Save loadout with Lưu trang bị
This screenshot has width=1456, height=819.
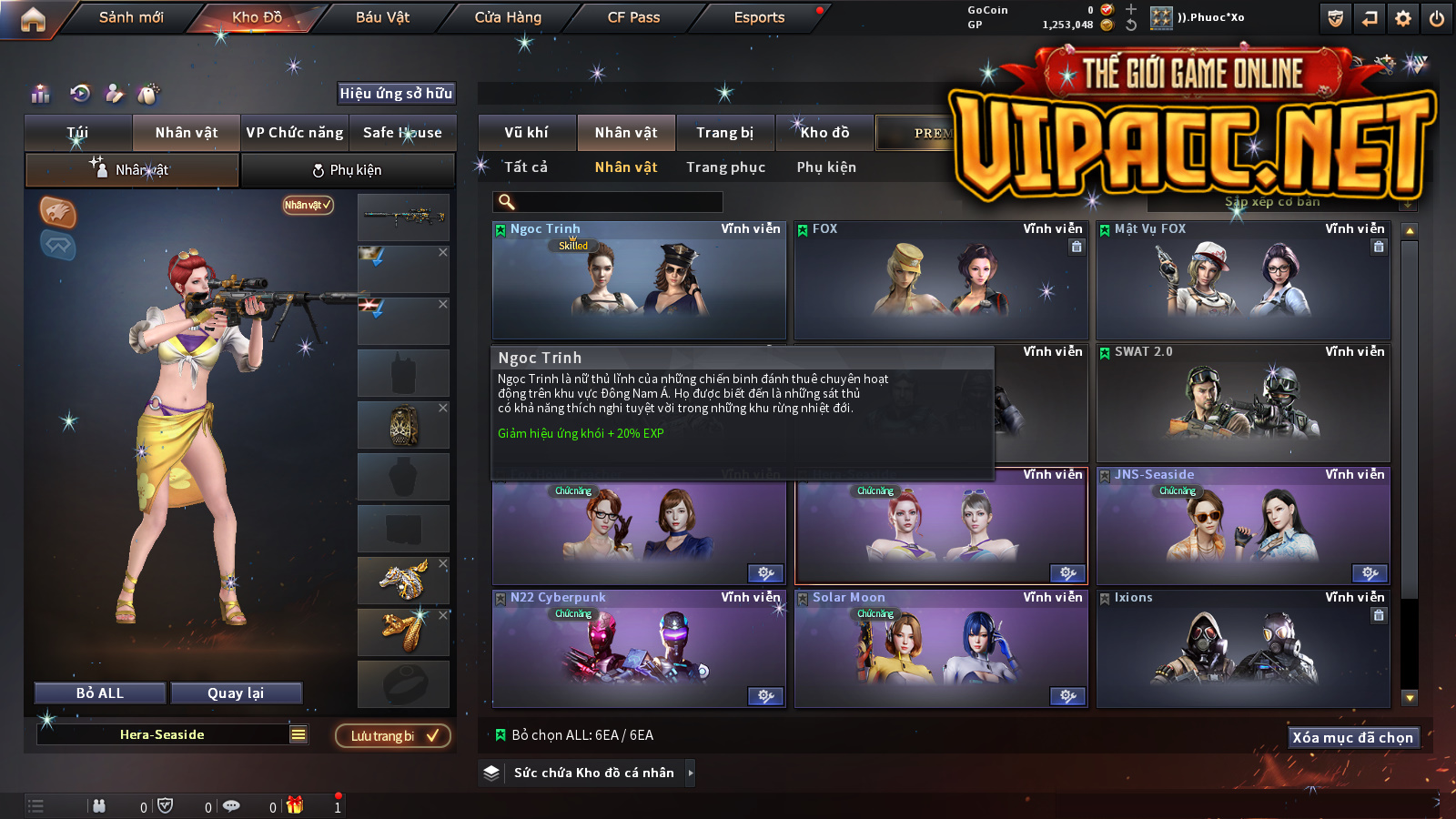pyautogui.click(x=393, y=736)
